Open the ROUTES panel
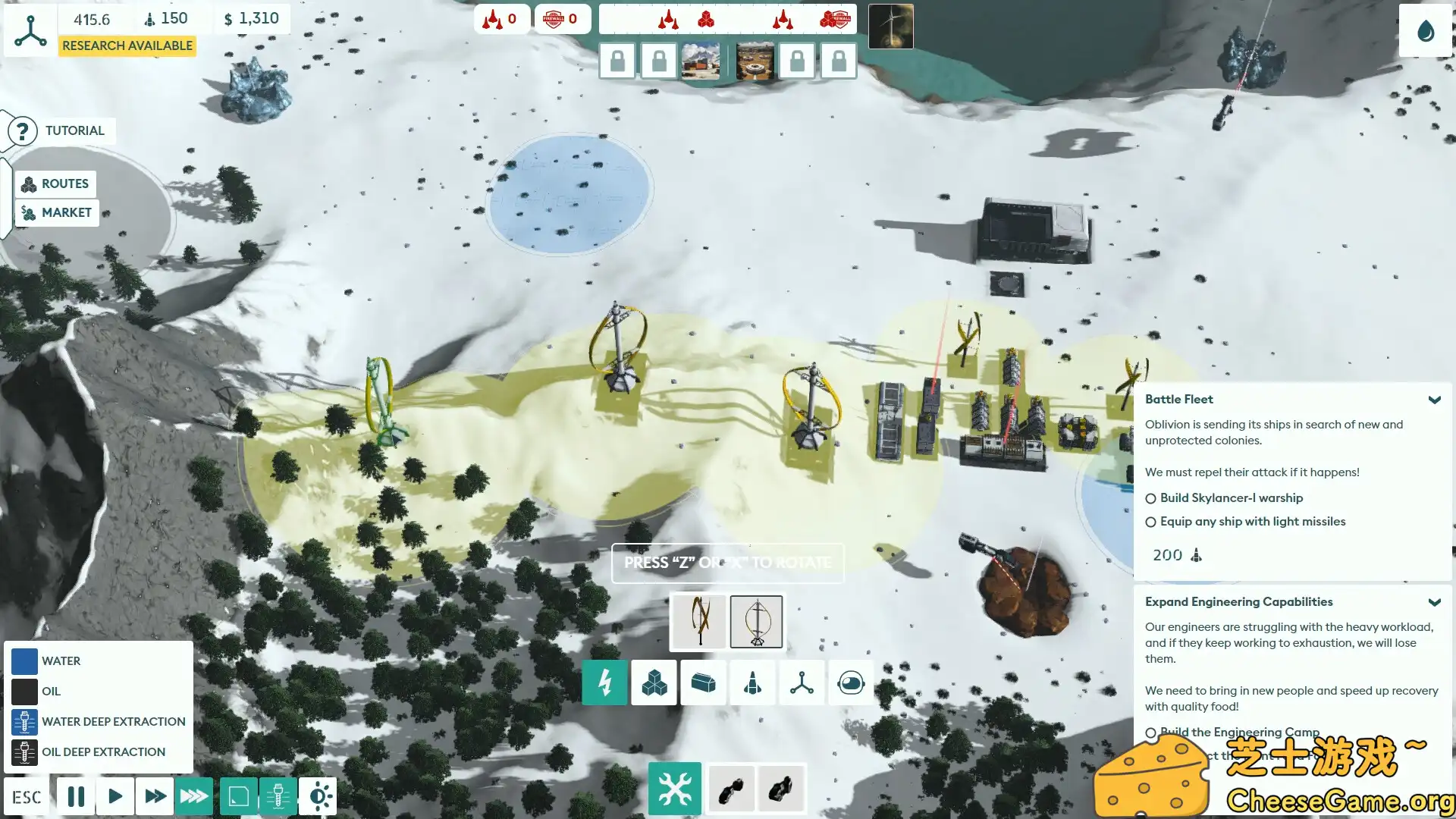Viewport: 1456px width, 819px height. (x=56, y=184)
